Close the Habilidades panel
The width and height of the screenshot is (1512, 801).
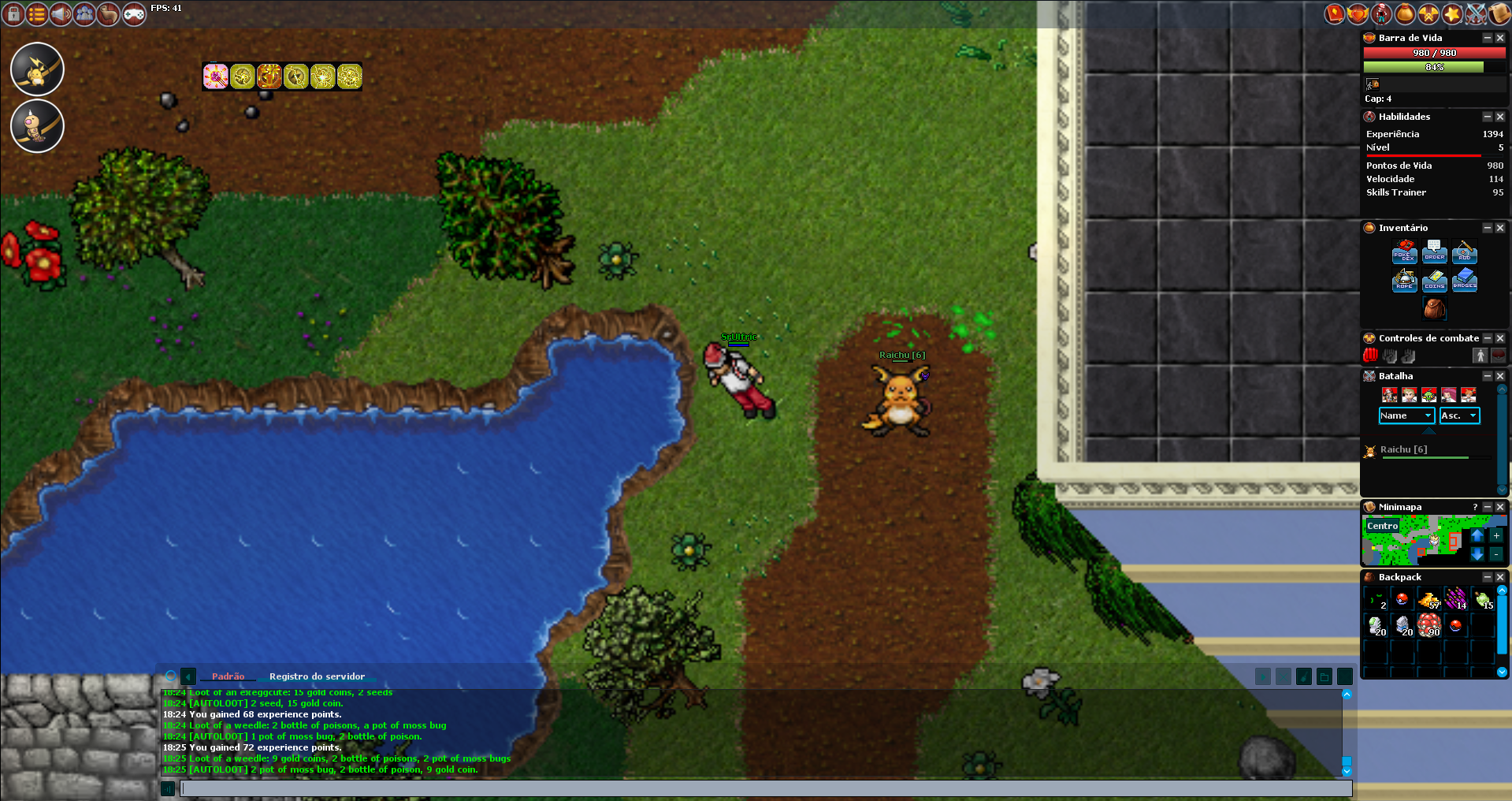[1500, 117]
